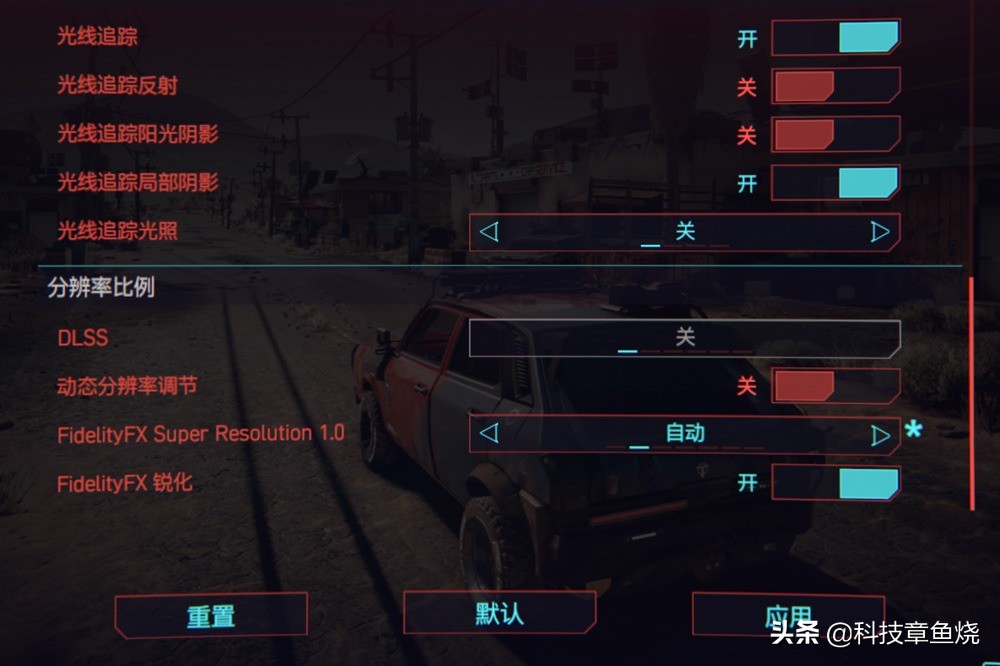Image resolution: width=1000 pixels, height=666 pixels.
Task: Switch off 光线追踪局部阴影
Action: point(835,183)
